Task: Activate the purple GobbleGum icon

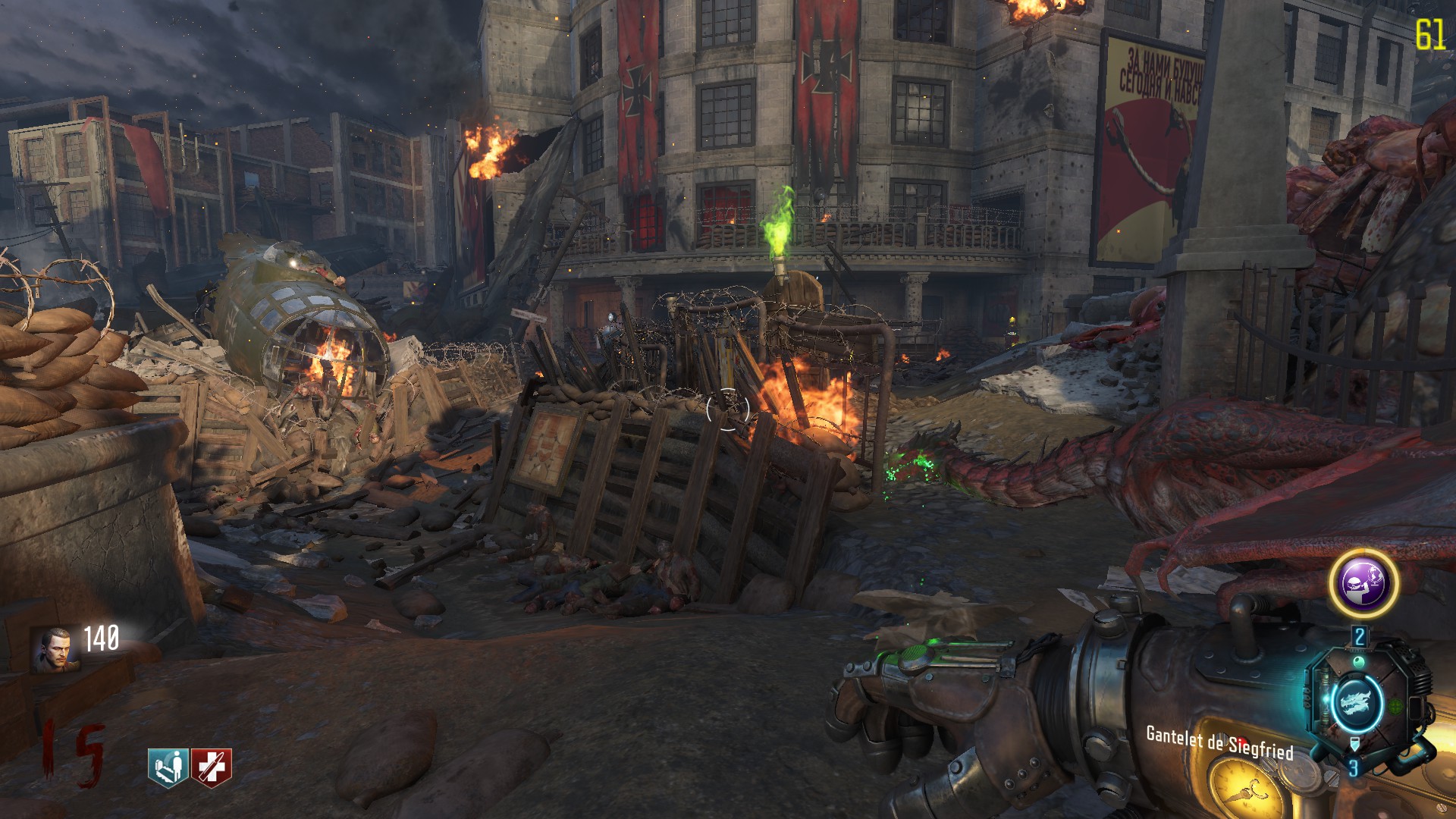Action: [1363, 583]
